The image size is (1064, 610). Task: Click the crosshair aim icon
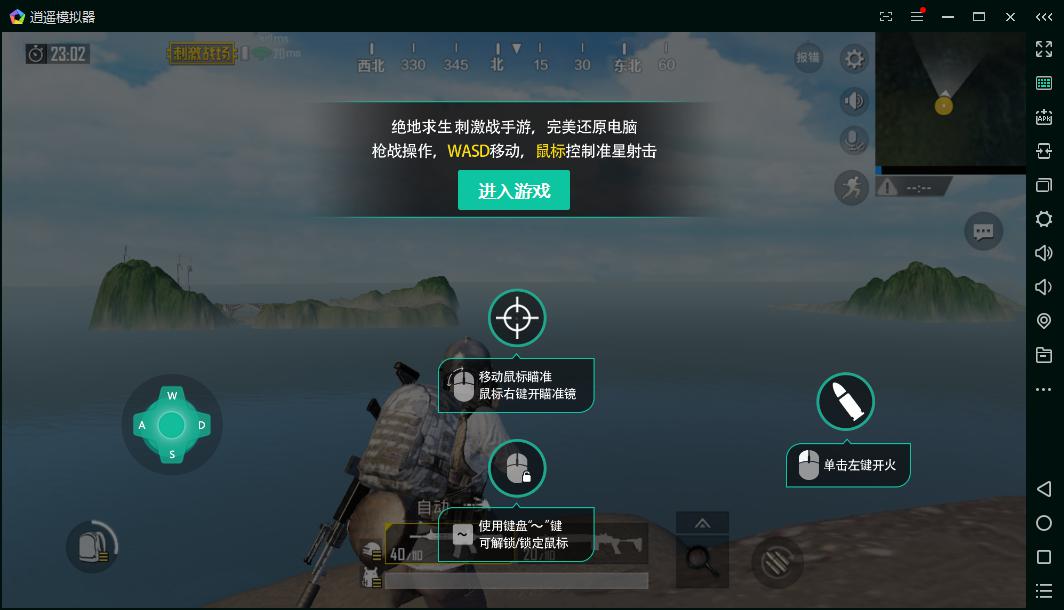(516, 318)
